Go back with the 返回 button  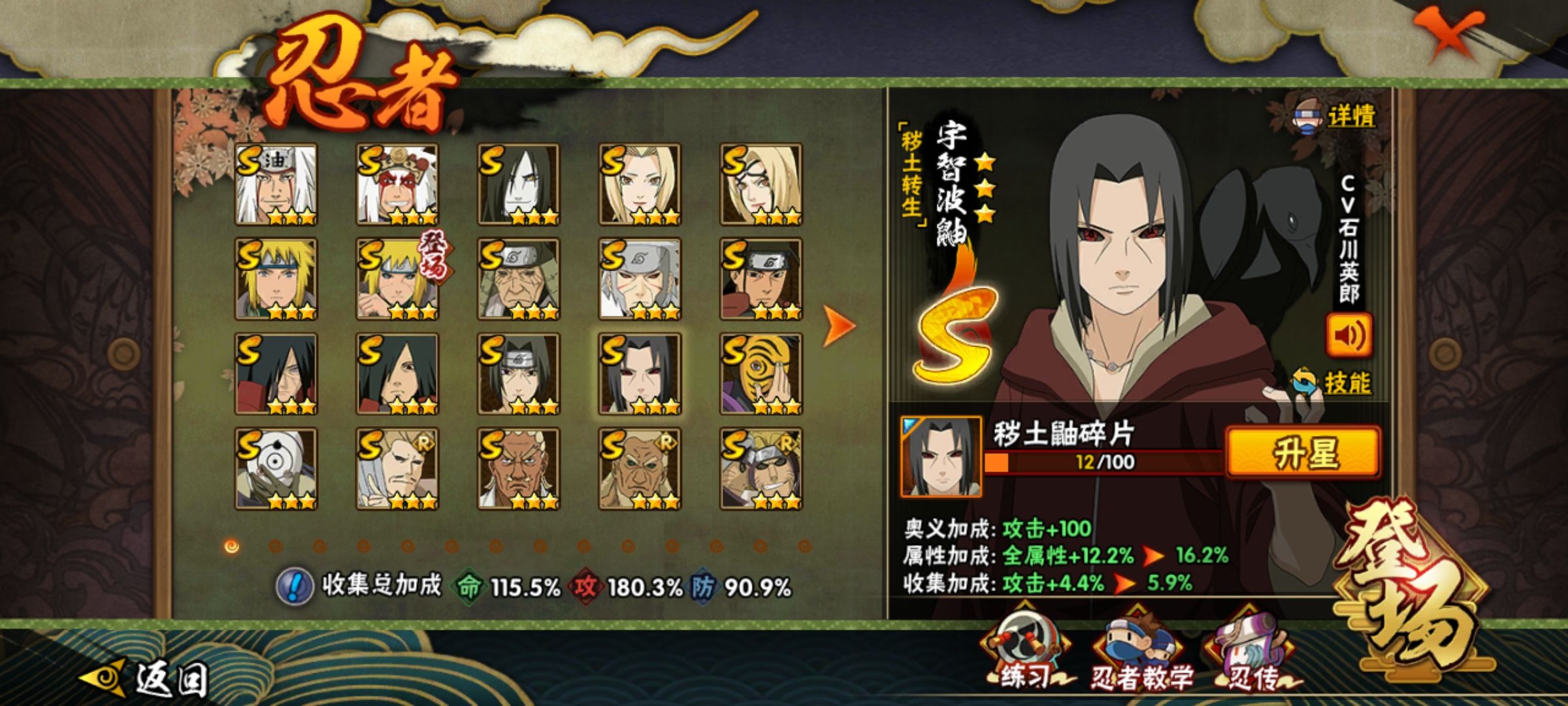coord(147,678)
